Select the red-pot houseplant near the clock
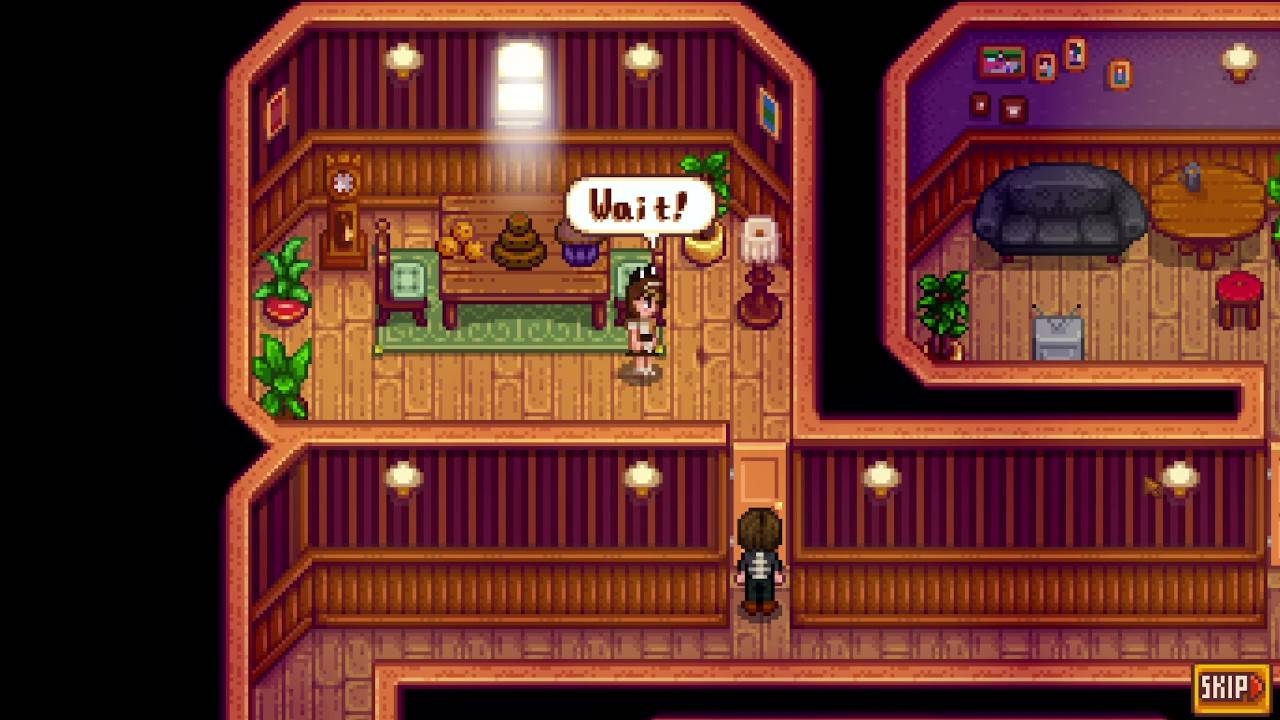The image size is (1280, 720). coord(286,290)
